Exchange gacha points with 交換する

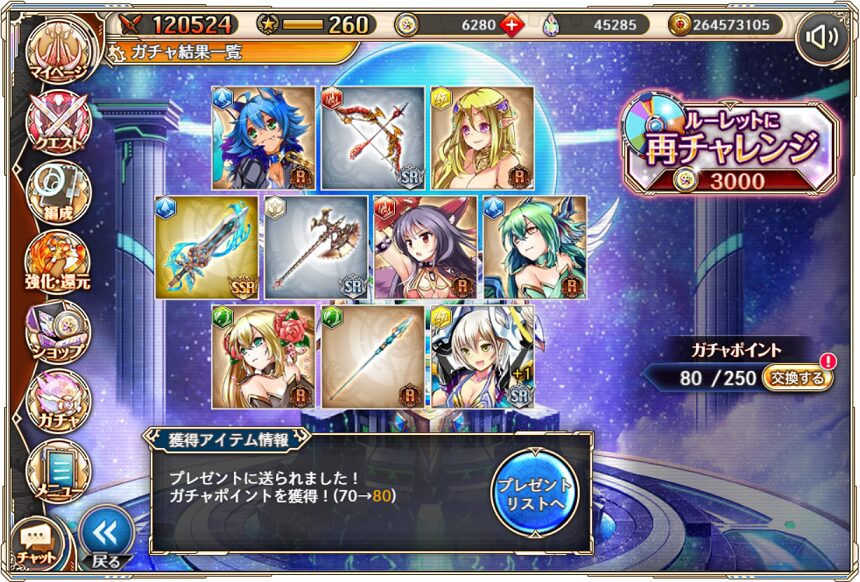point(798,378)
